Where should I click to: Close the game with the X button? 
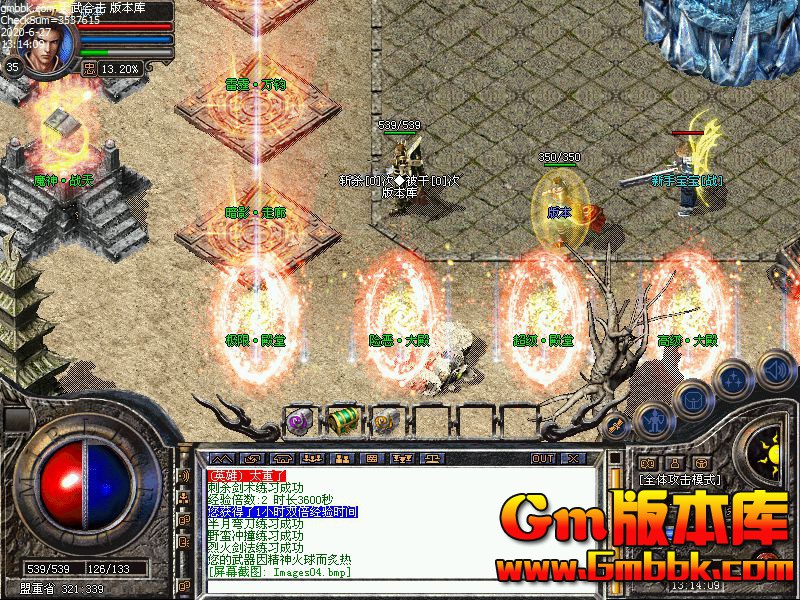click(x=572, y=458)
